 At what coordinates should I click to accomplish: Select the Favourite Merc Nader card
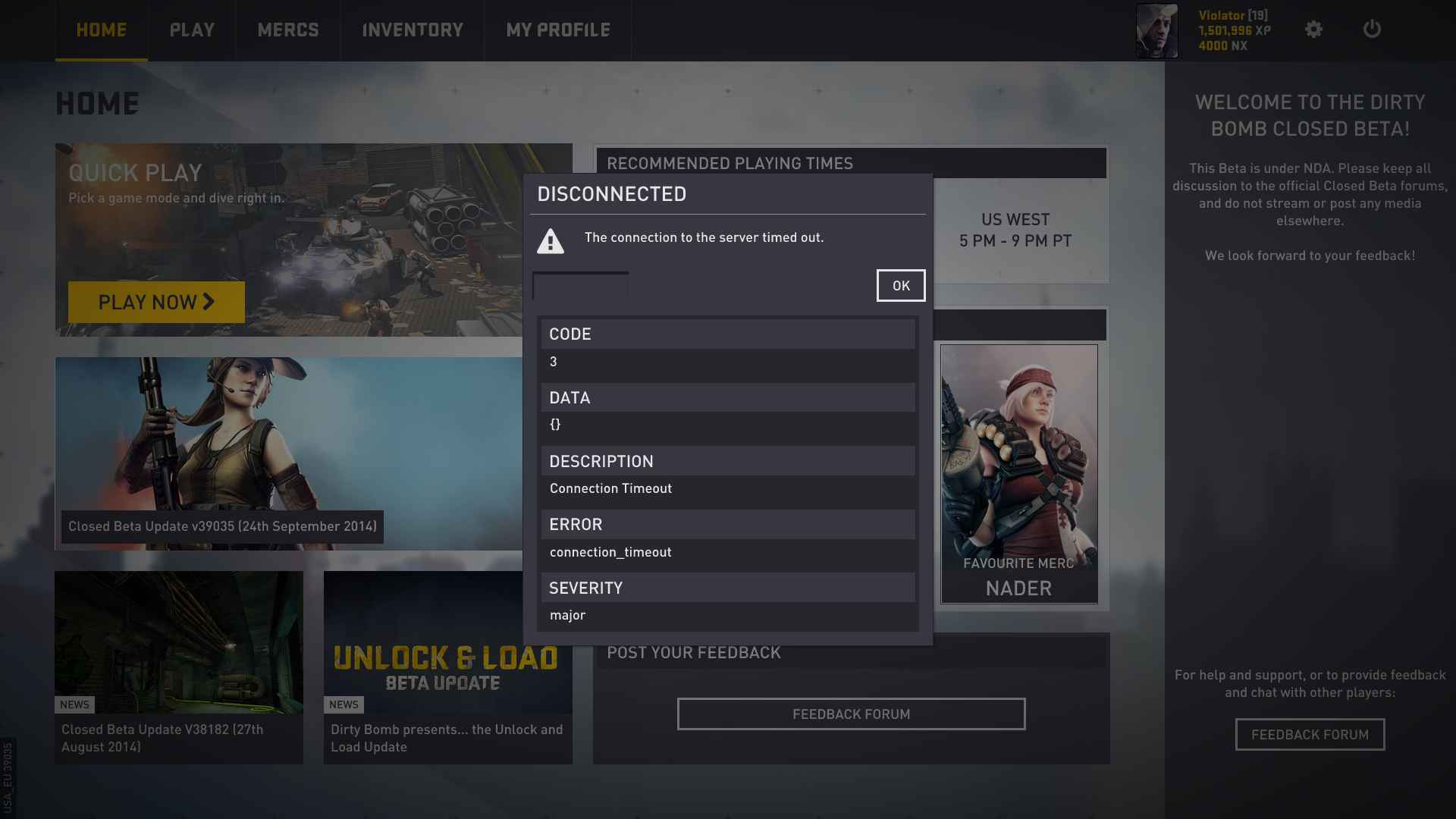[1018, 474]
